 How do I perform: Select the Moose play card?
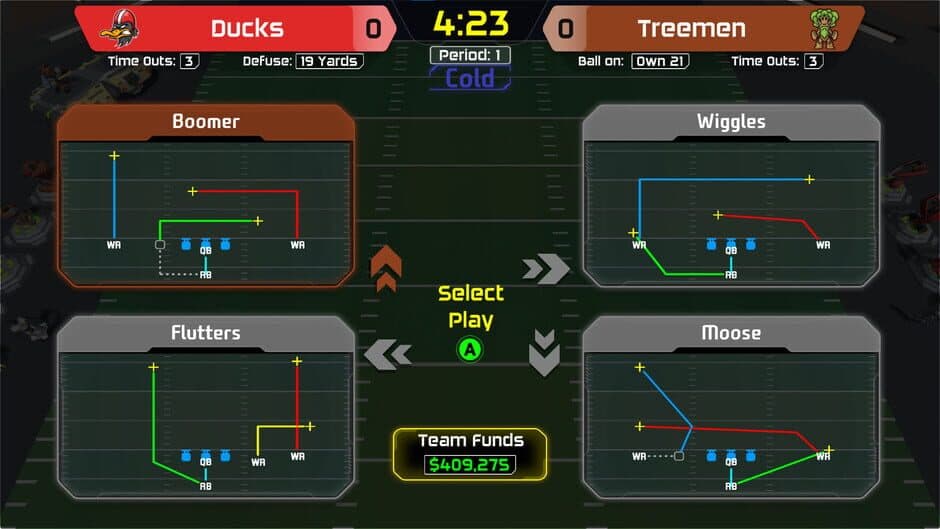pos(731,408)
